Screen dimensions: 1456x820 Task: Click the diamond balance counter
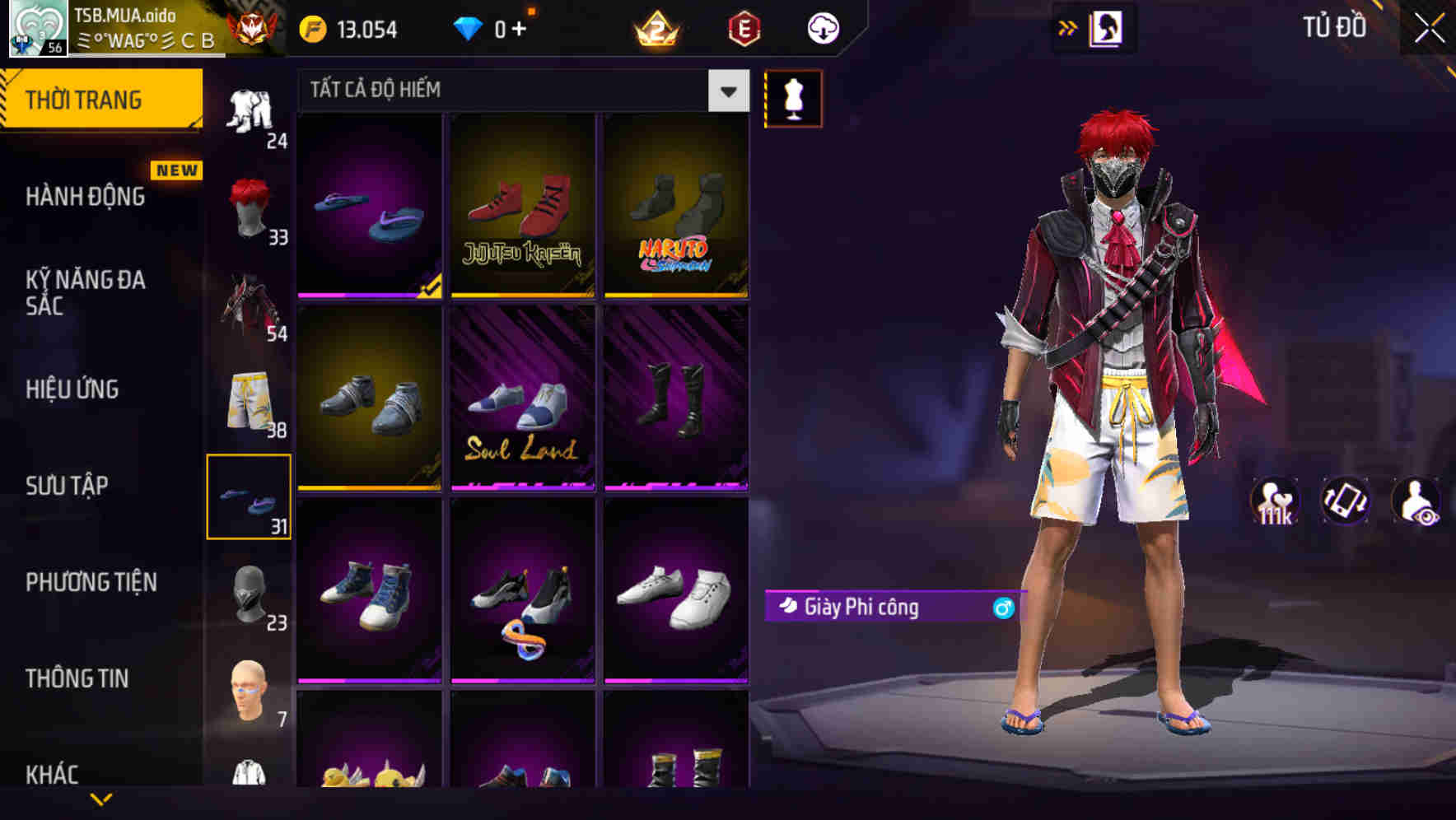tap(491, 28)
